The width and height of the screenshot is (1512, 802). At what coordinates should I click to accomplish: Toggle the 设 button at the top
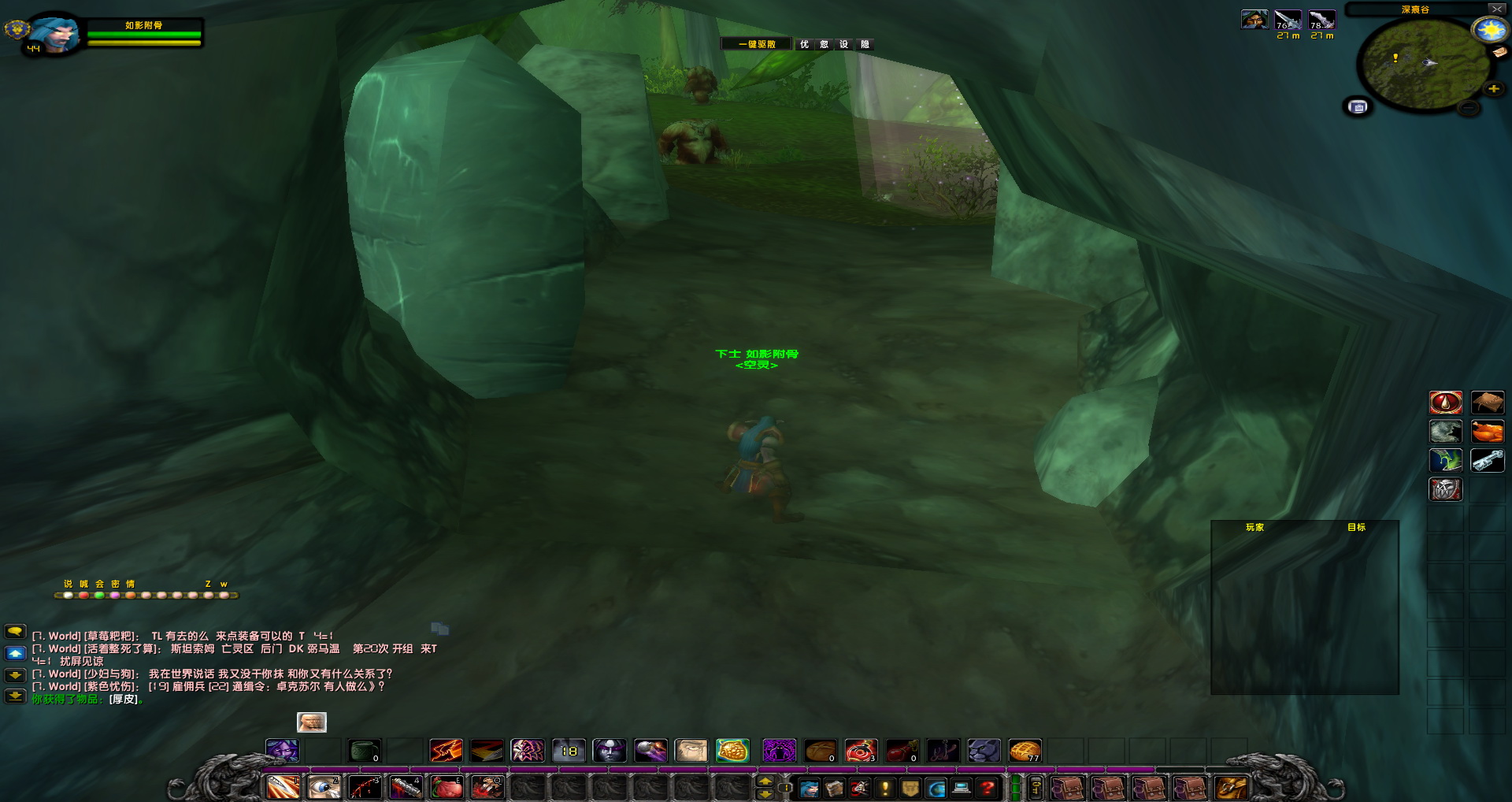pyautogui.click(x=844, y=44)
